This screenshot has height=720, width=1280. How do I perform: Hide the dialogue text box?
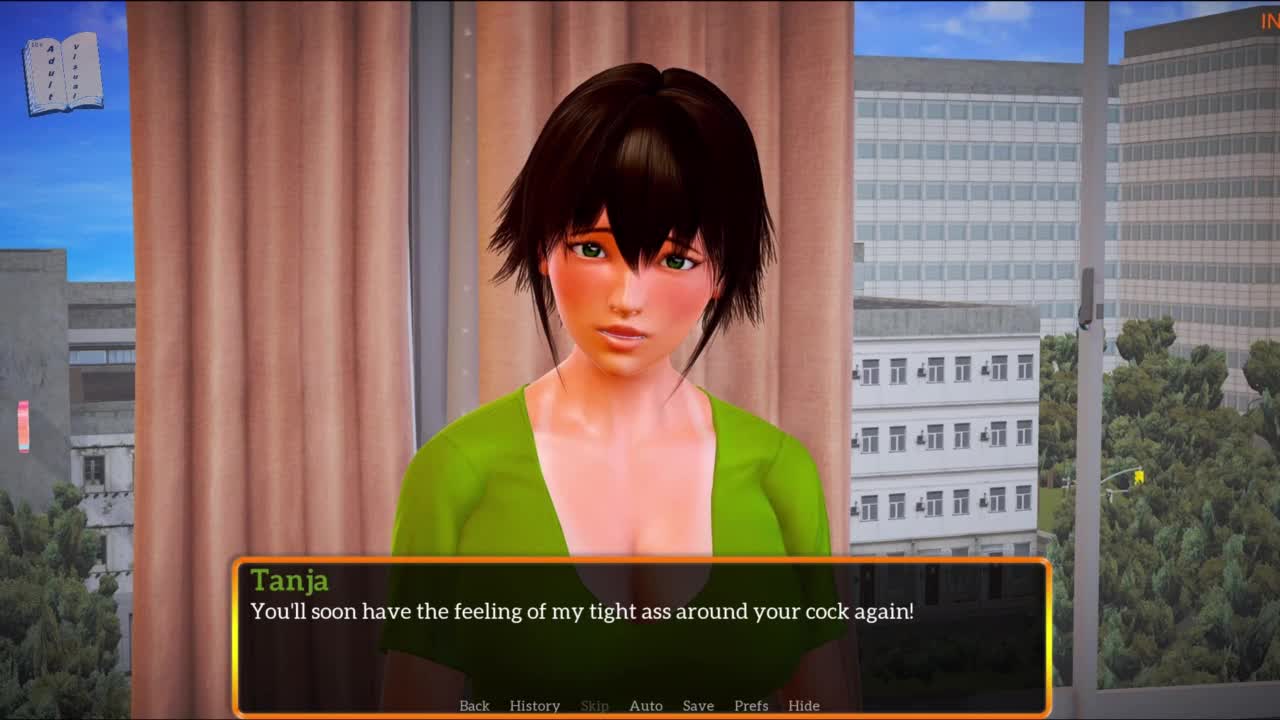tap(803, 706)
